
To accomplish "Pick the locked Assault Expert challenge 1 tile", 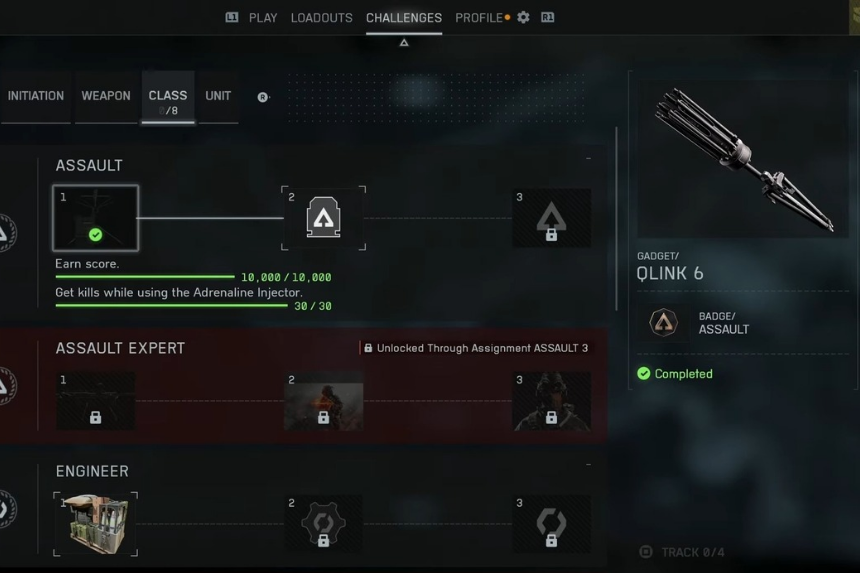I will point(96,401).
